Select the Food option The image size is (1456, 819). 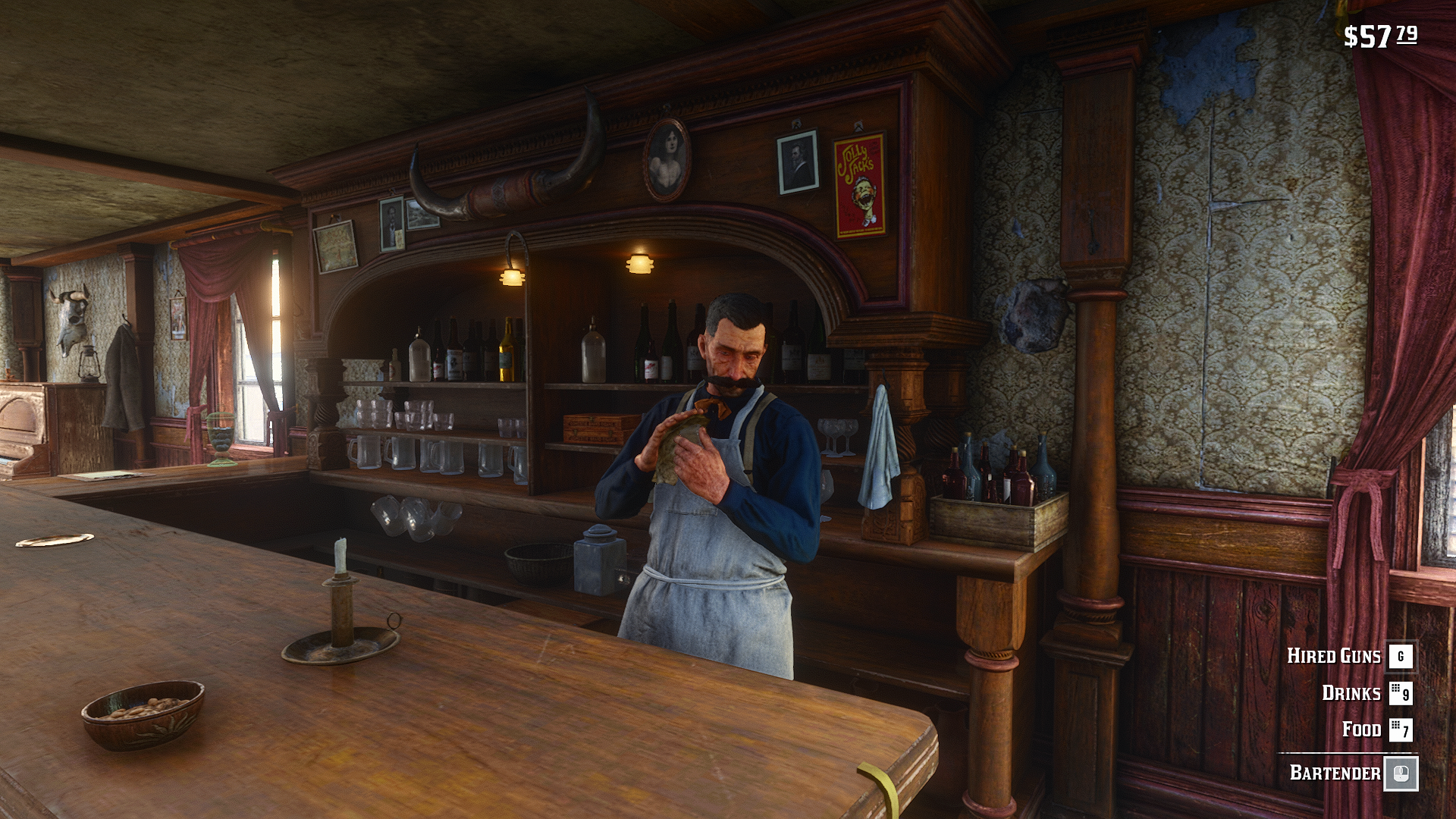1362,730
